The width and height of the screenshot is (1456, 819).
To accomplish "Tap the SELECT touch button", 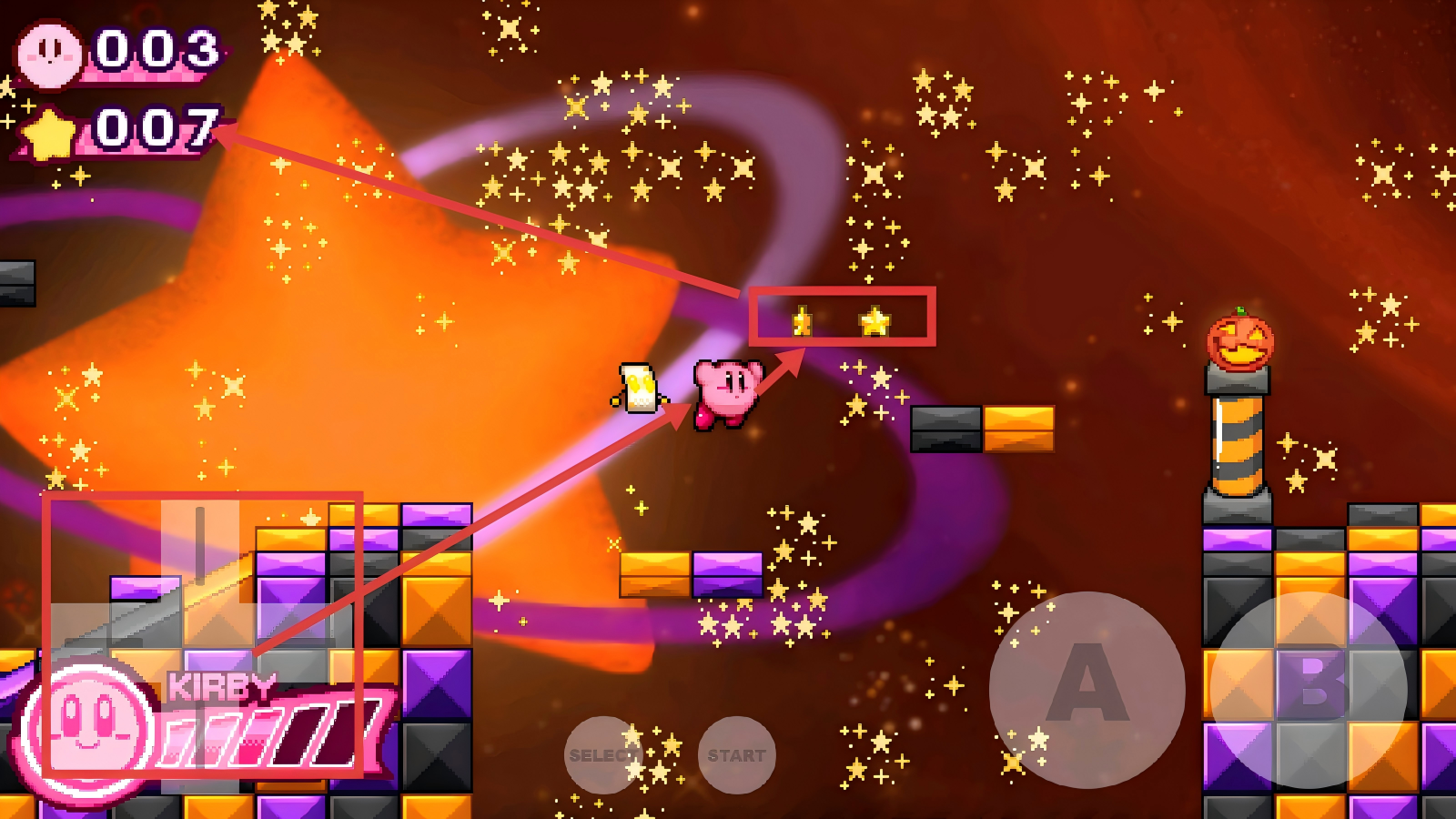I will pyautogui.click(x=602, y=755).
